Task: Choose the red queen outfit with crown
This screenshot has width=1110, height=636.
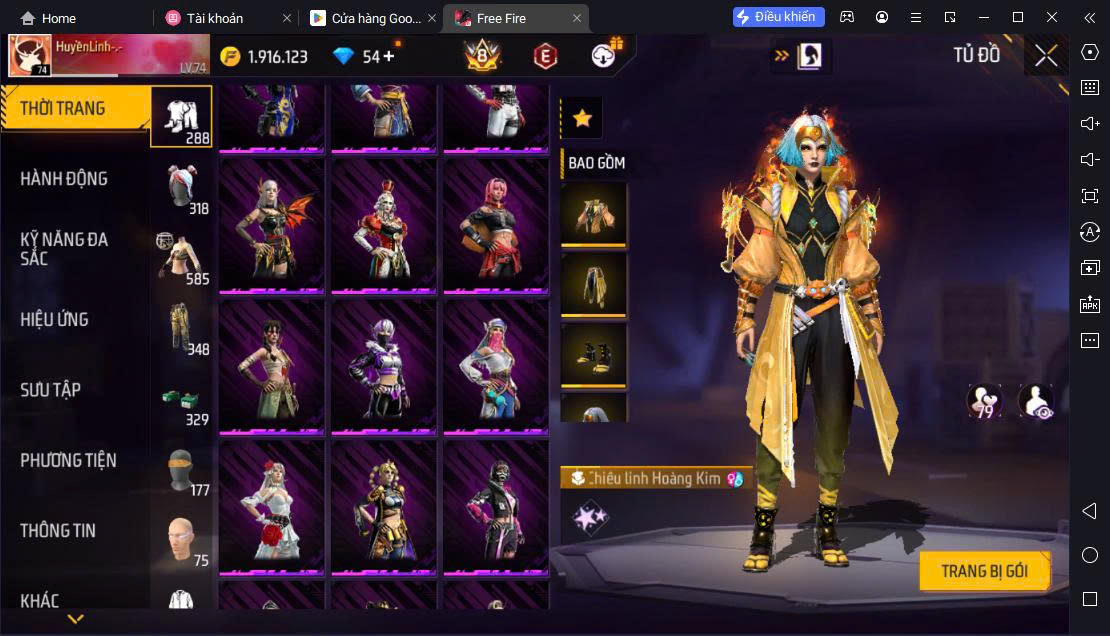Action: [x=384, y=225]
